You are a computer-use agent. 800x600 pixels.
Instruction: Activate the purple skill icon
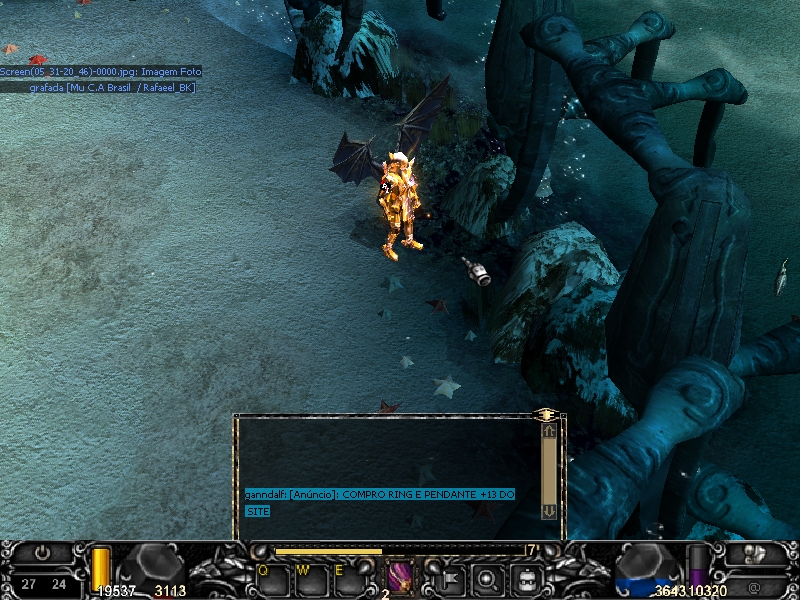point(399,577)
